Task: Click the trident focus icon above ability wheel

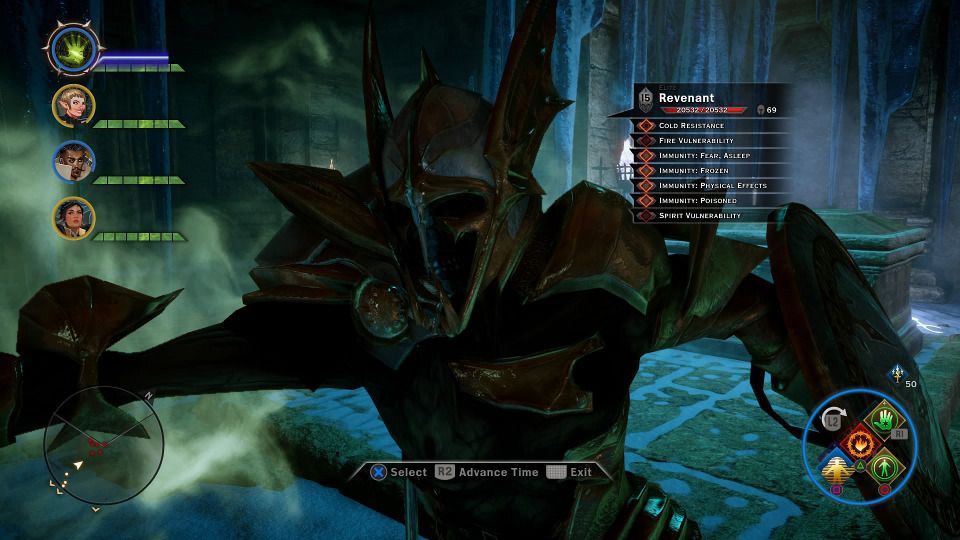Action: point(896,374)
